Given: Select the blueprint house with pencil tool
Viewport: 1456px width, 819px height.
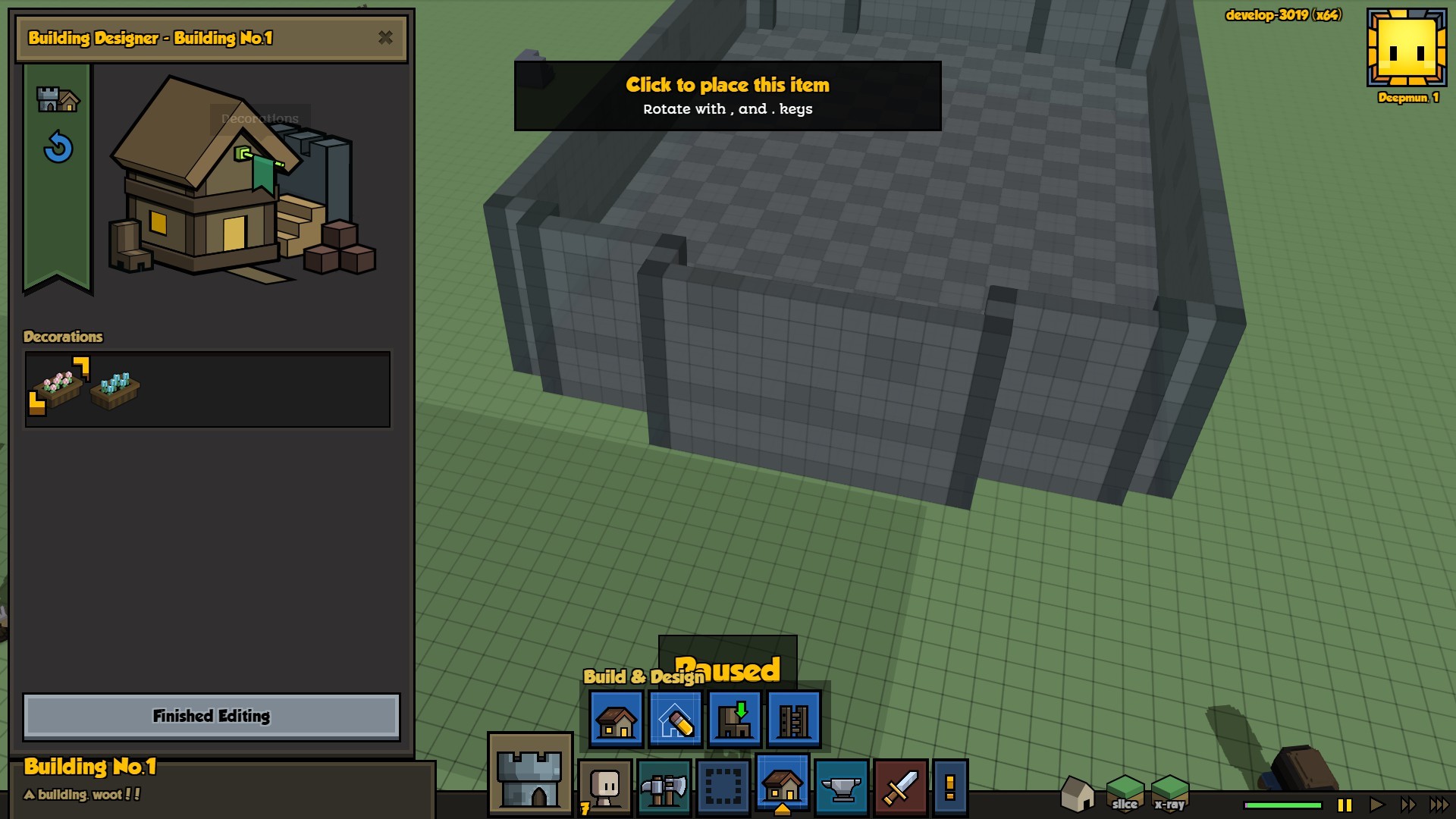Looking at the screenshot, I should (675, 720).
